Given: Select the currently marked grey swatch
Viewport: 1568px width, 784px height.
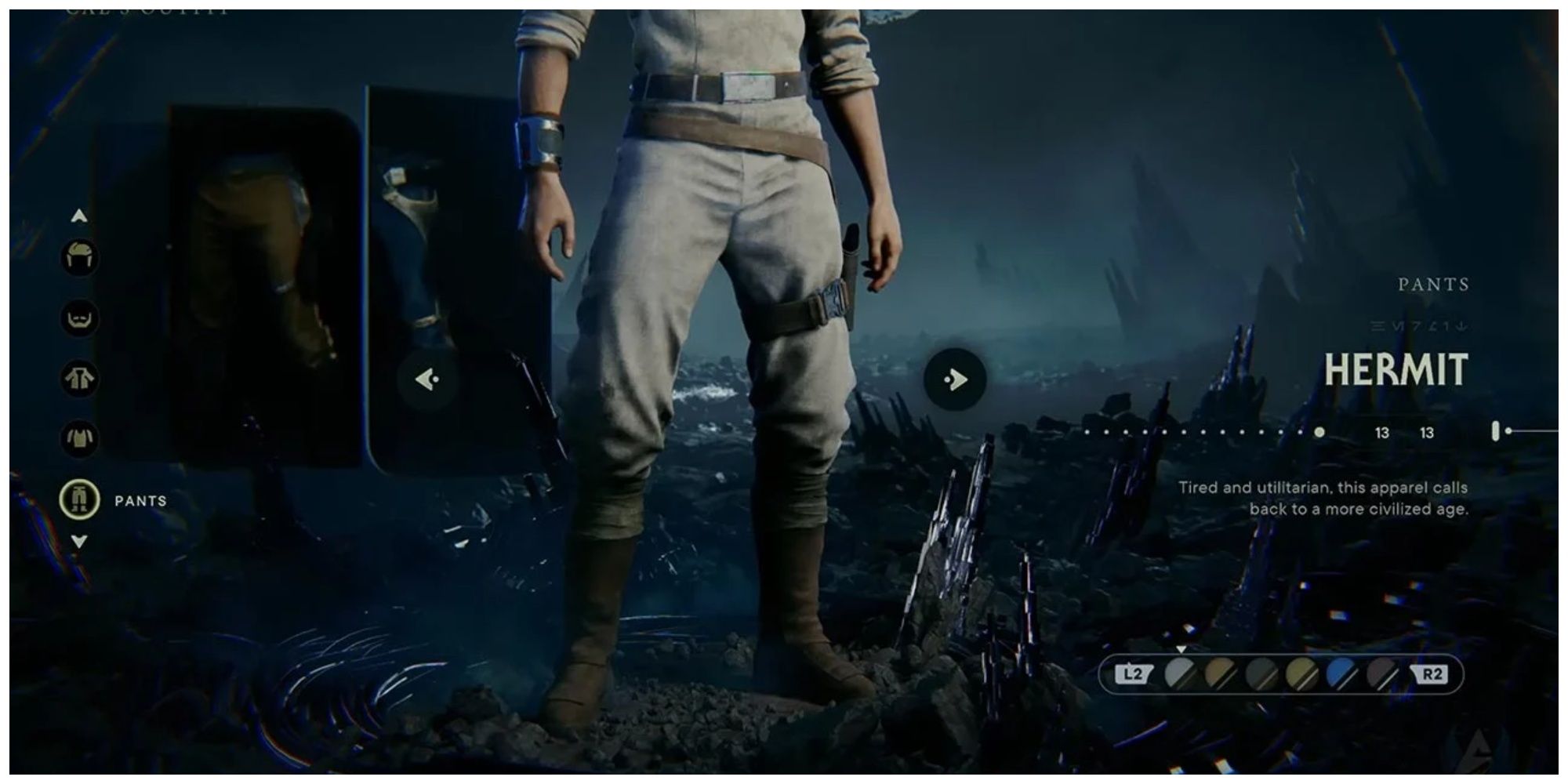Looking at the screenshot, I should [x=1180, y=672].
